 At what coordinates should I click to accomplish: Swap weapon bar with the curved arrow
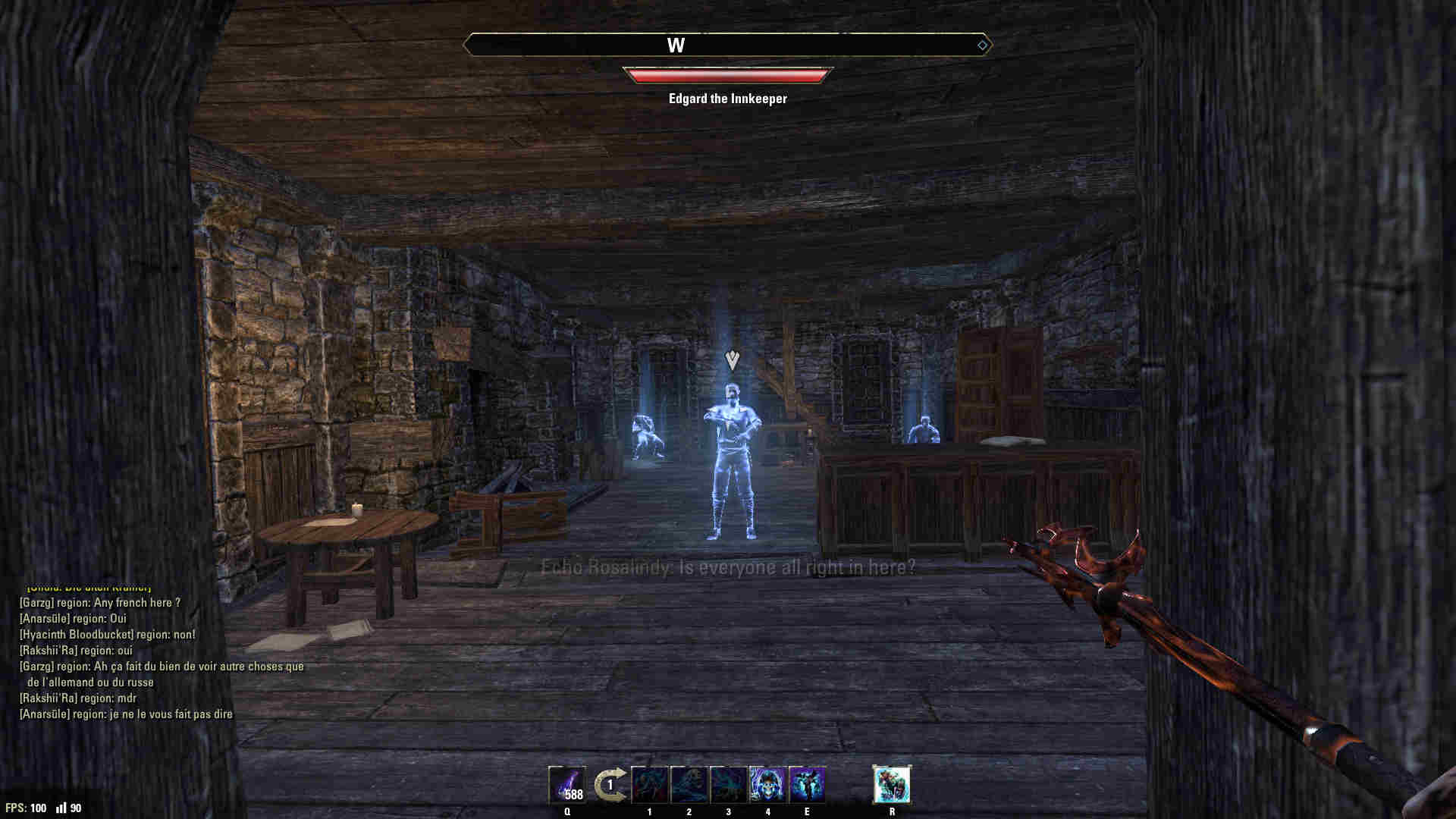pyautogui.click(x=610, y=785)
